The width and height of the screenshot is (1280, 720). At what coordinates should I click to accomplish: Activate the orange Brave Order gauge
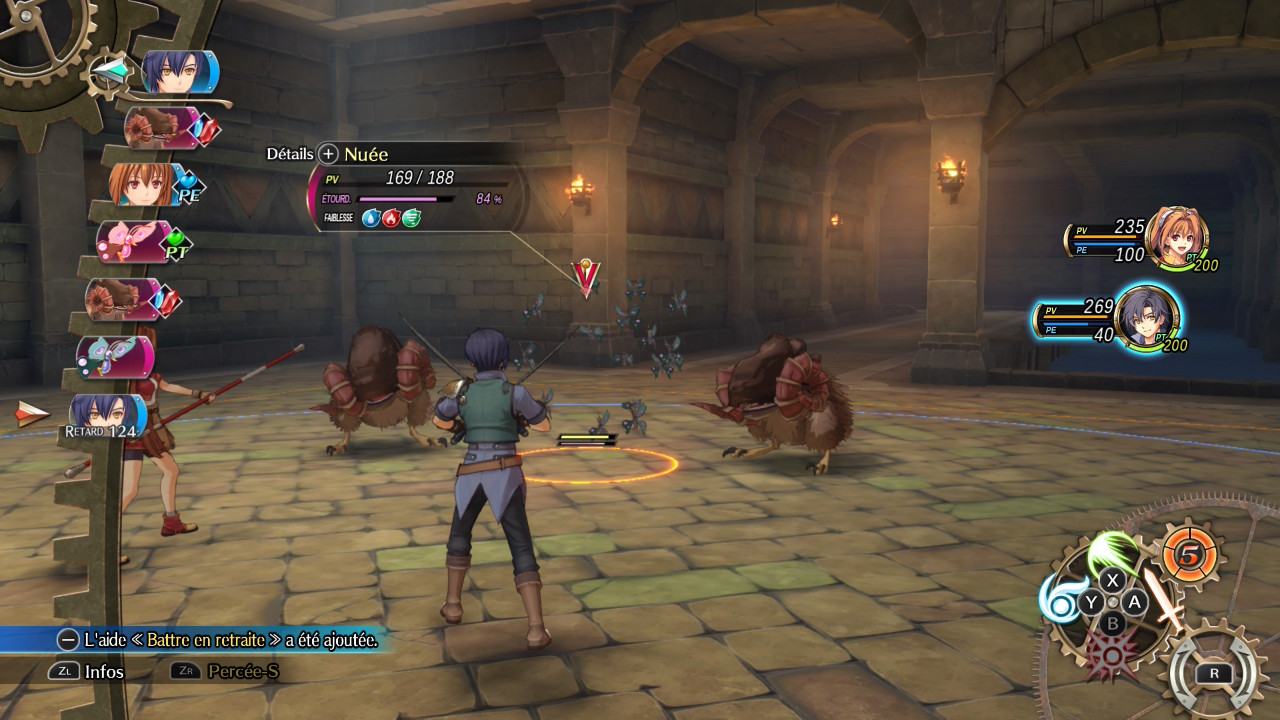pyautogui.click(x=1189, y=554)
